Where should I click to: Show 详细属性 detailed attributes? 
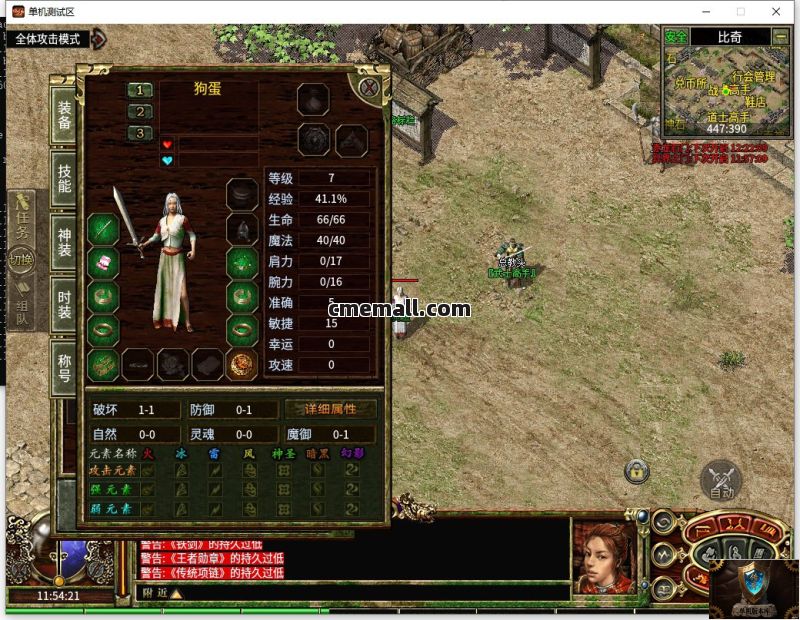click(330, 409)
